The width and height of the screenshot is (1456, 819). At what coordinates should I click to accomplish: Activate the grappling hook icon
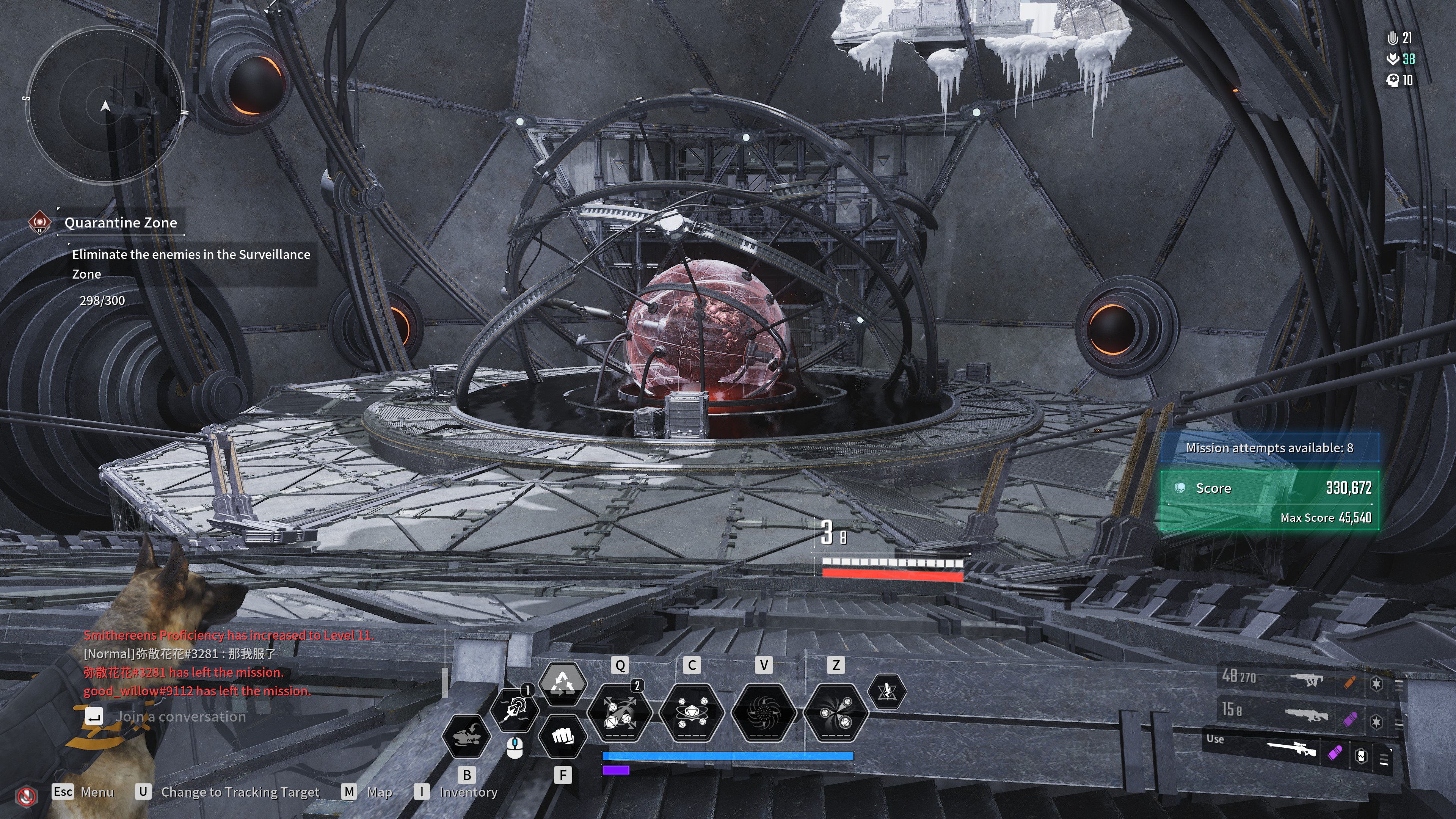515,709
